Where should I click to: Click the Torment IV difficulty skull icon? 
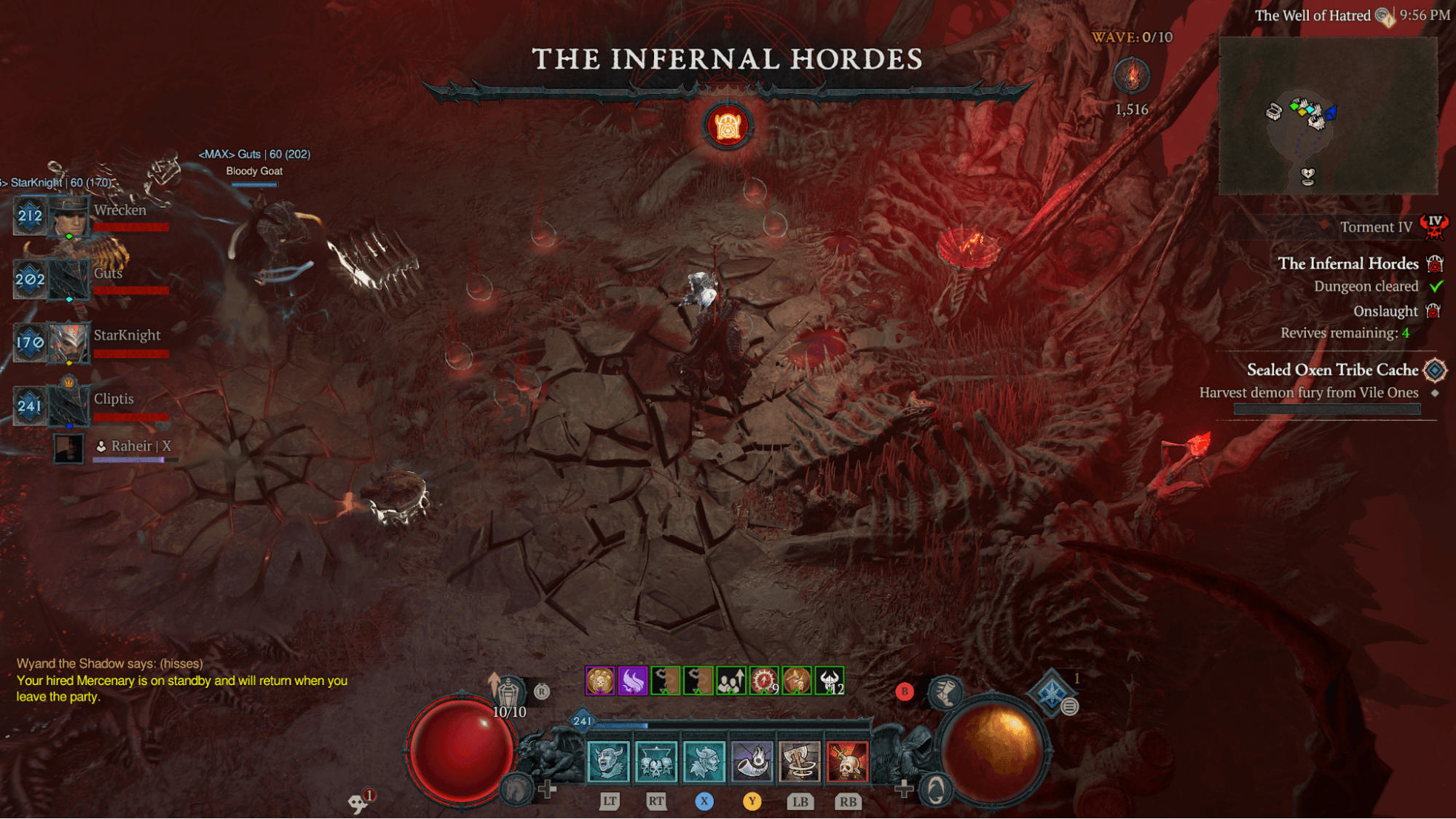(1434, 226)
